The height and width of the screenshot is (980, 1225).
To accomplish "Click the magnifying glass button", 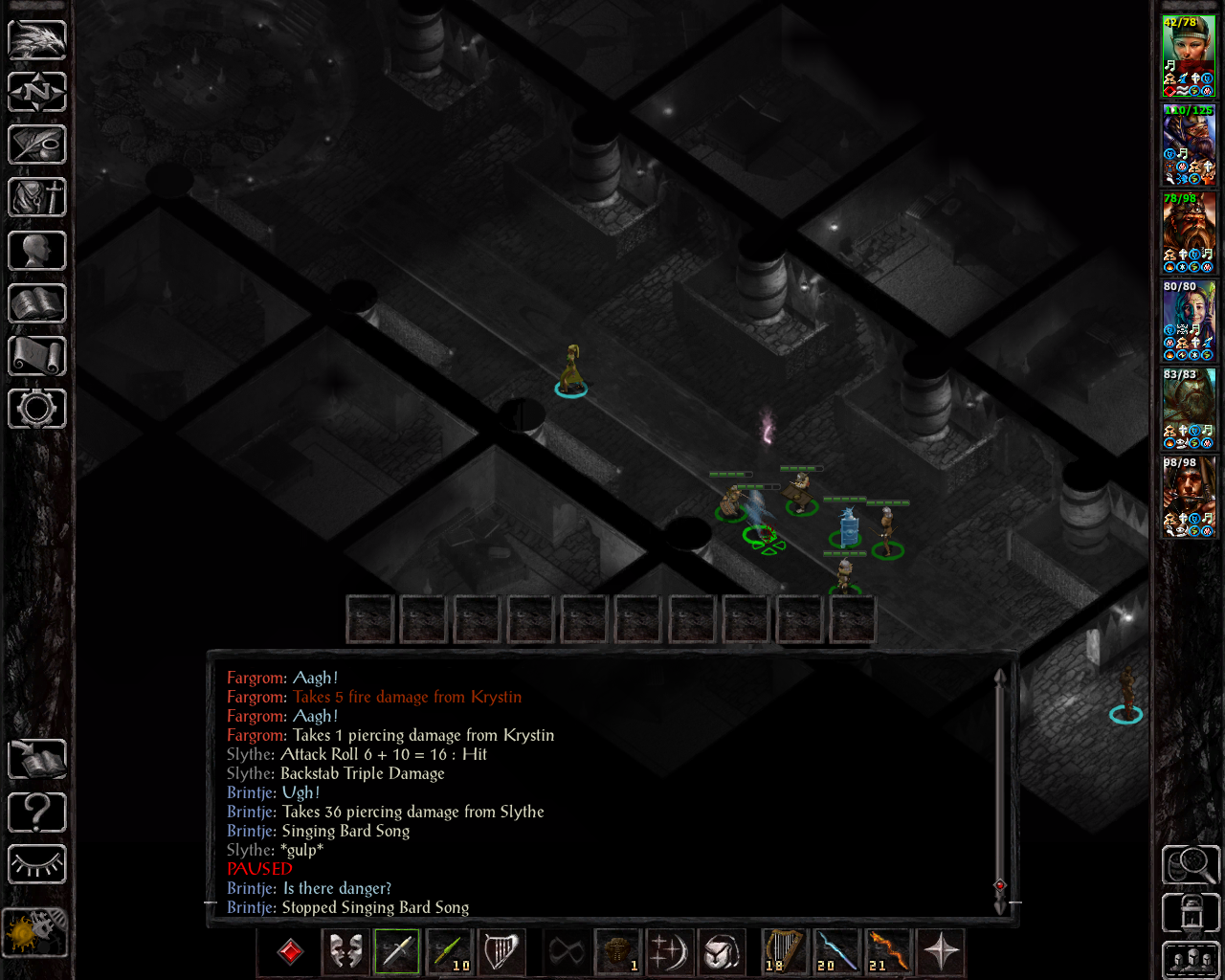I will click(1191, 864).
